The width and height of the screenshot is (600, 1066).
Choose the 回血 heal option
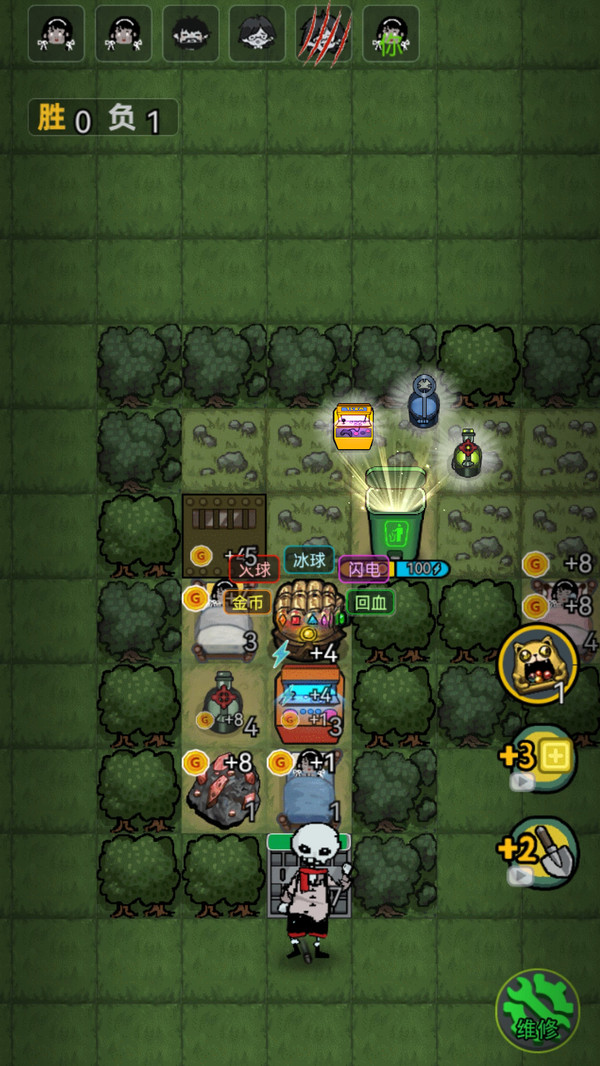coord(371,602)
